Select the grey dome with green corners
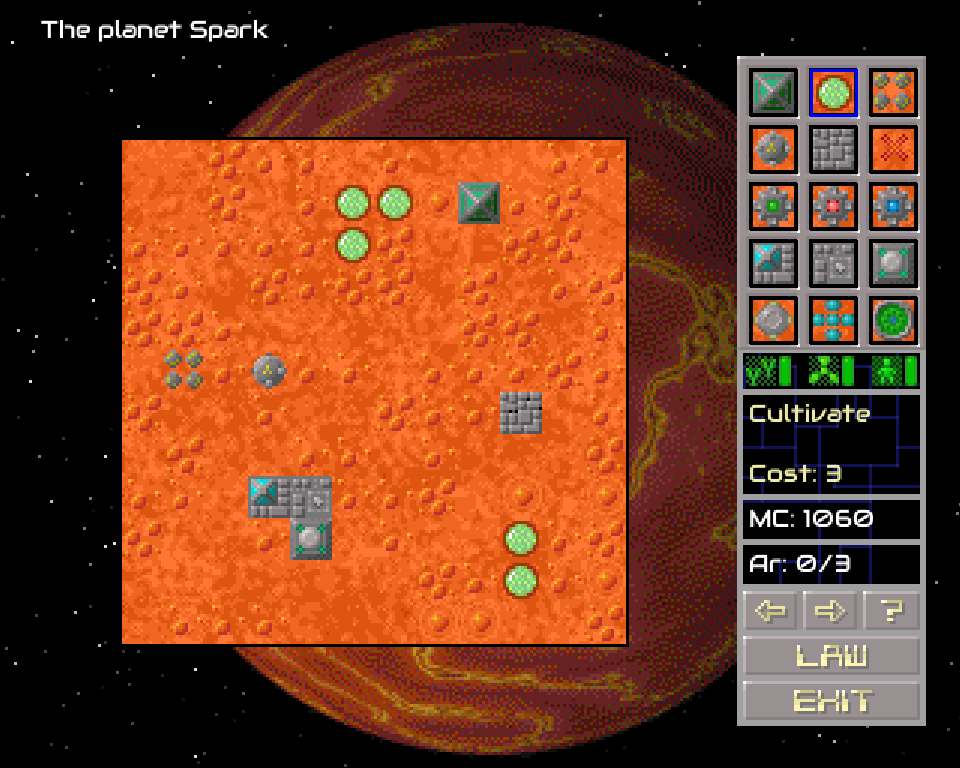 (x=892, y=264)
